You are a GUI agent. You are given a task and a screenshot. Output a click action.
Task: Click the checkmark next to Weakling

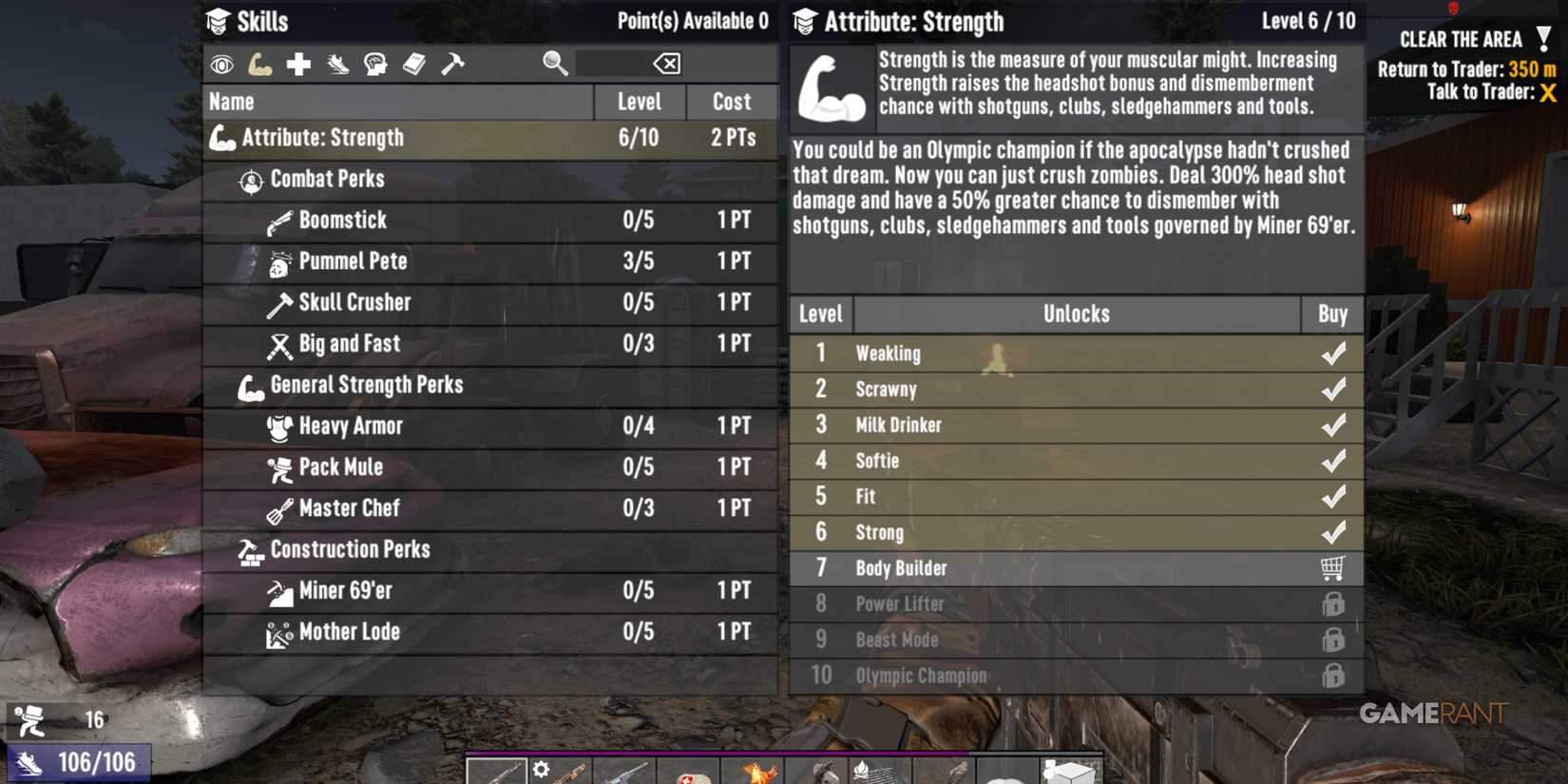tap(1333, 353)
